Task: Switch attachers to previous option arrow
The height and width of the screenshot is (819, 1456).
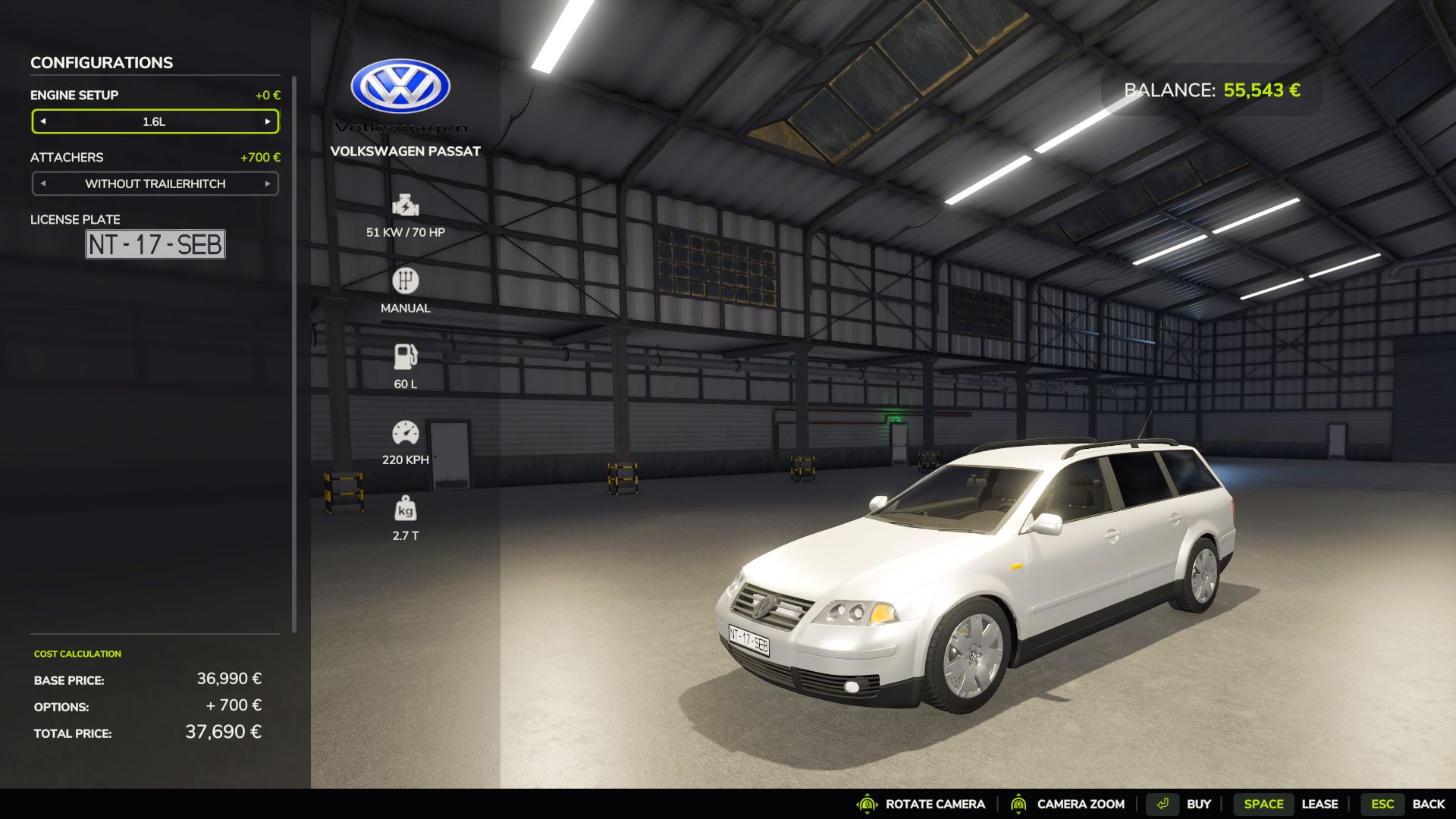Action: [x=43, y=184]
